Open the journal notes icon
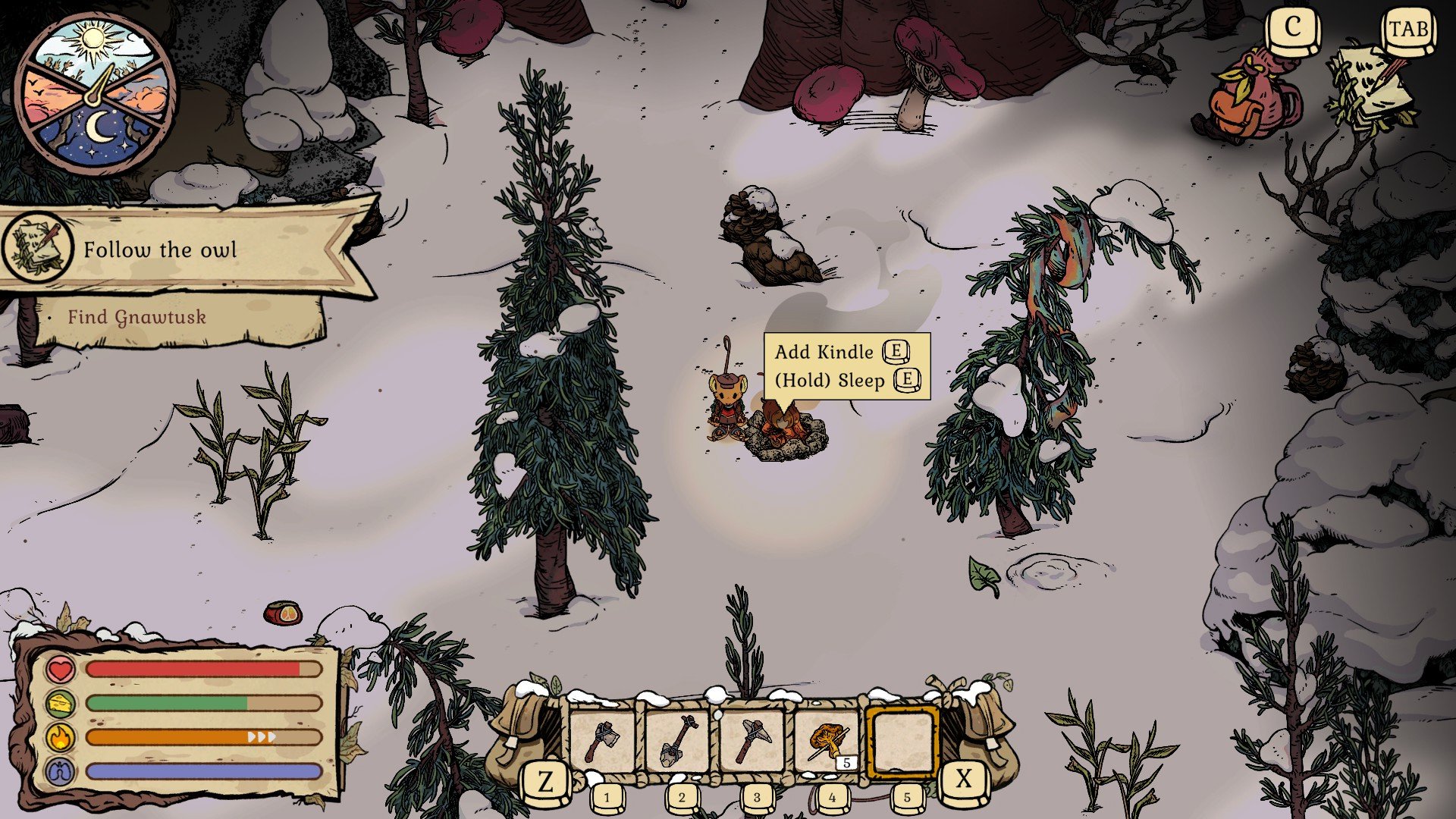This screenshot has width=1456, height=819. pyautogui.click(x=1372, y=90)
